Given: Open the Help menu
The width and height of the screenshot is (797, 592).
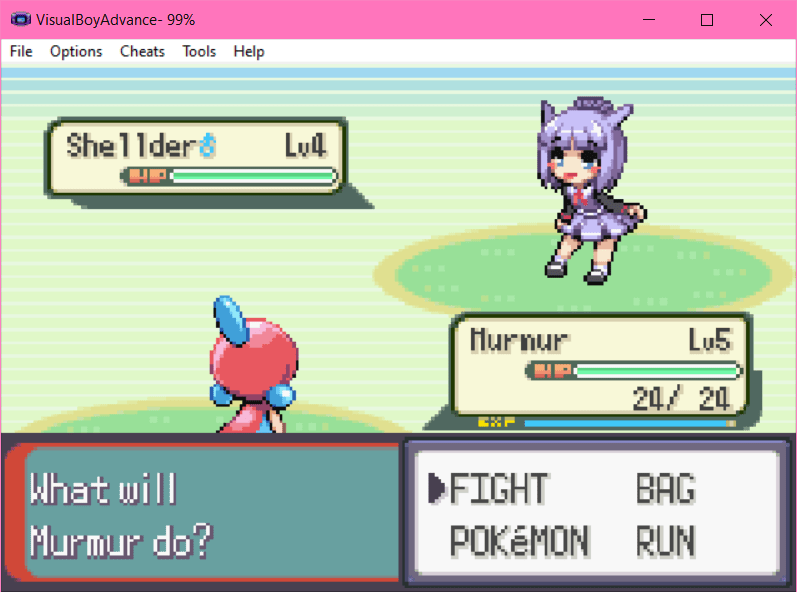Looking at the screenshot, I should pyautogui.click(x=249, y=51).
